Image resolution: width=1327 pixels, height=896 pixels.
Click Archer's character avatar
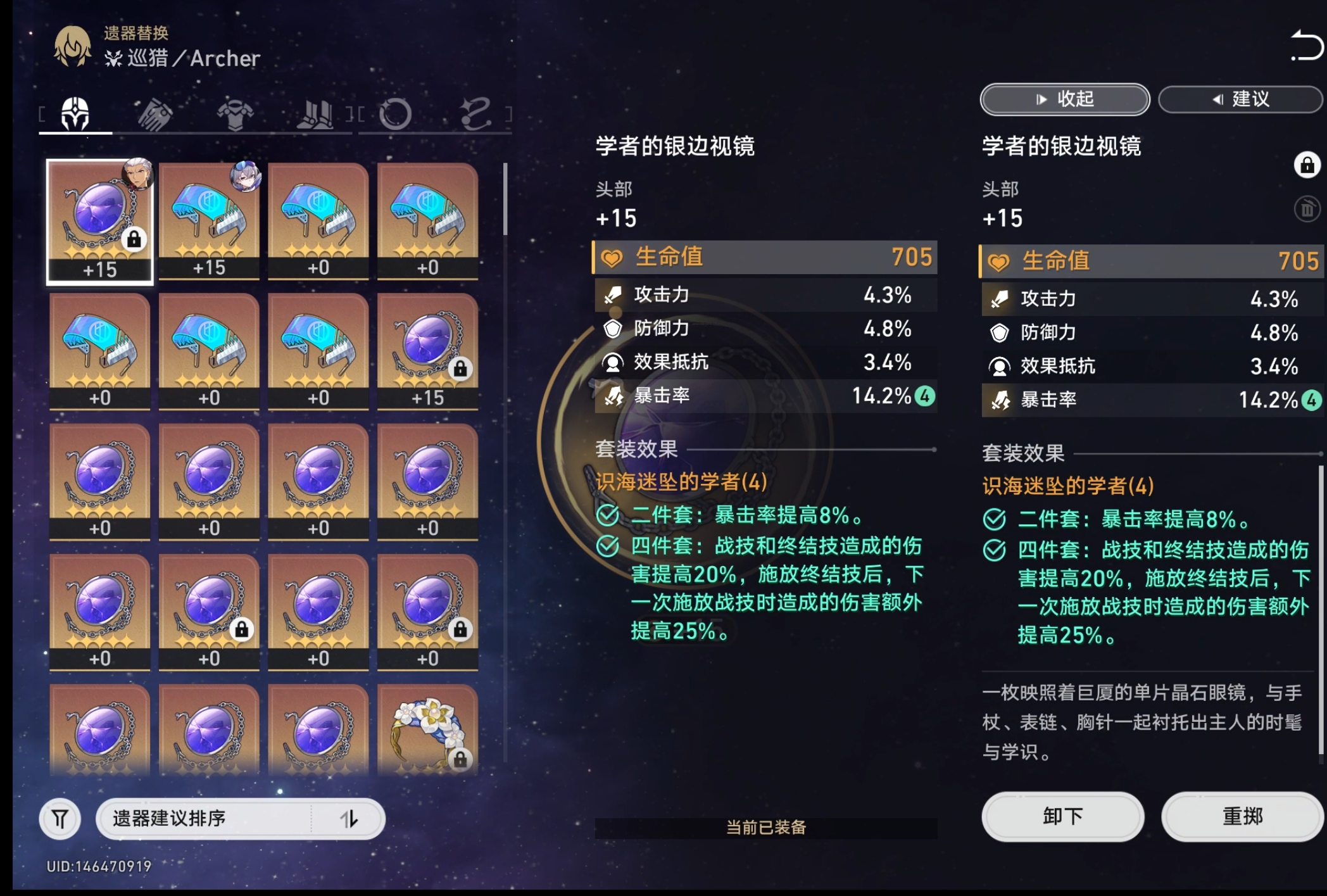[x=72, y=46]
